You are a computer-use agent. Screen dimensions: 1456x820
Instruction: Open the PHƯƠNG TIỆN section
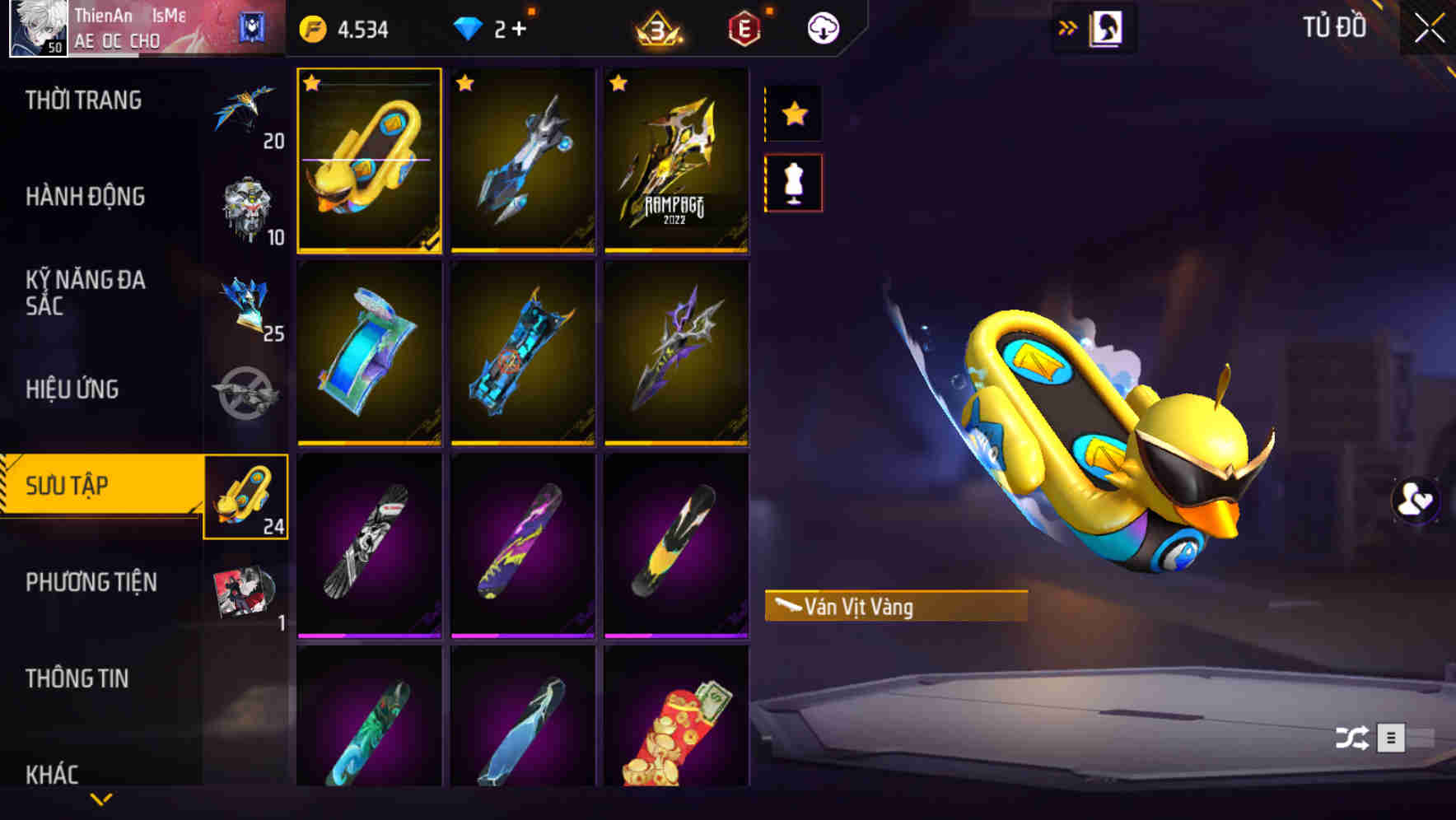[x=91, y=581]
